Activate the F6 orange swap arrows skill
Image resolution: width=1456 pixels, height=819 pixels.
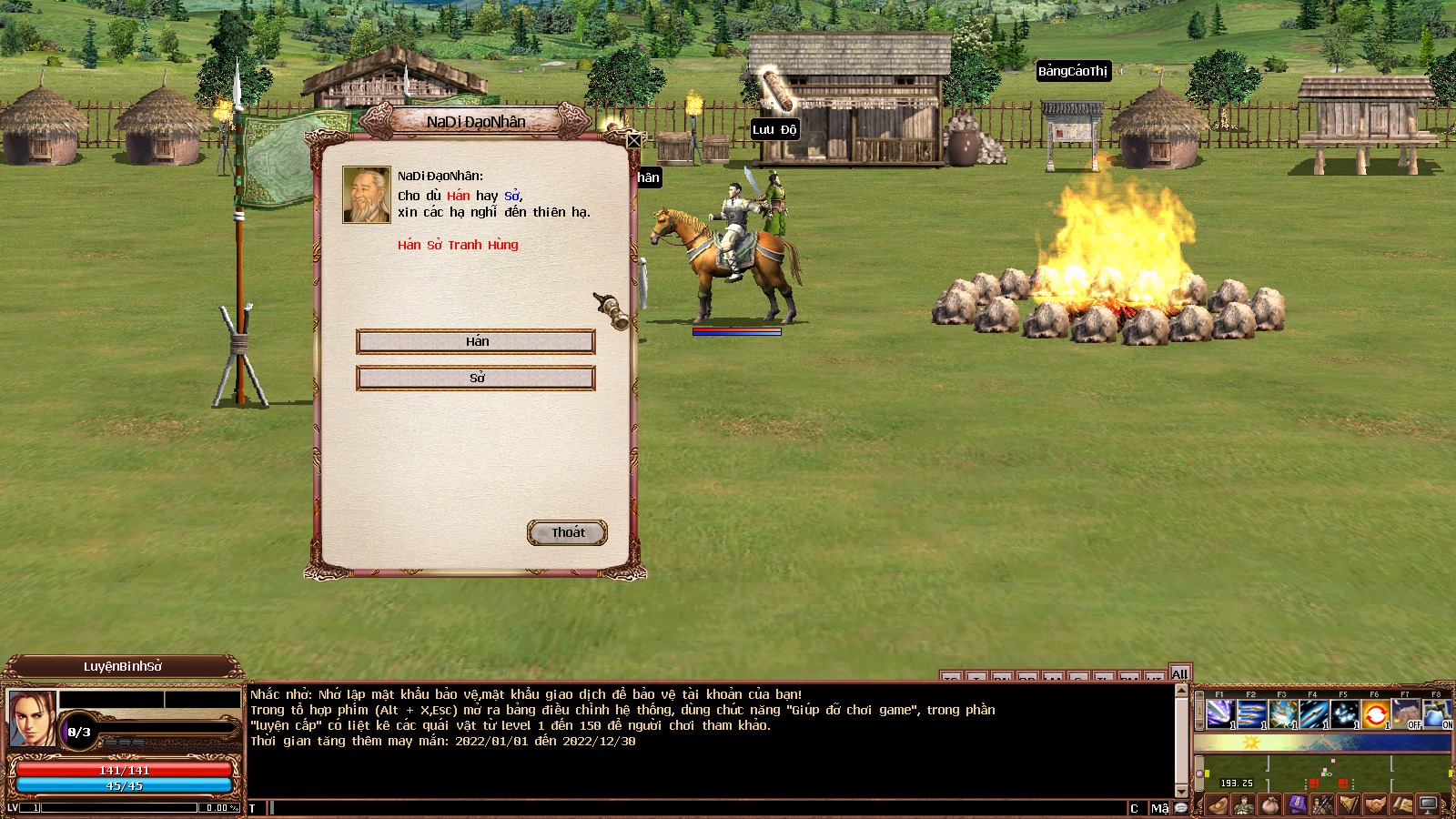tap(1375, 713)
